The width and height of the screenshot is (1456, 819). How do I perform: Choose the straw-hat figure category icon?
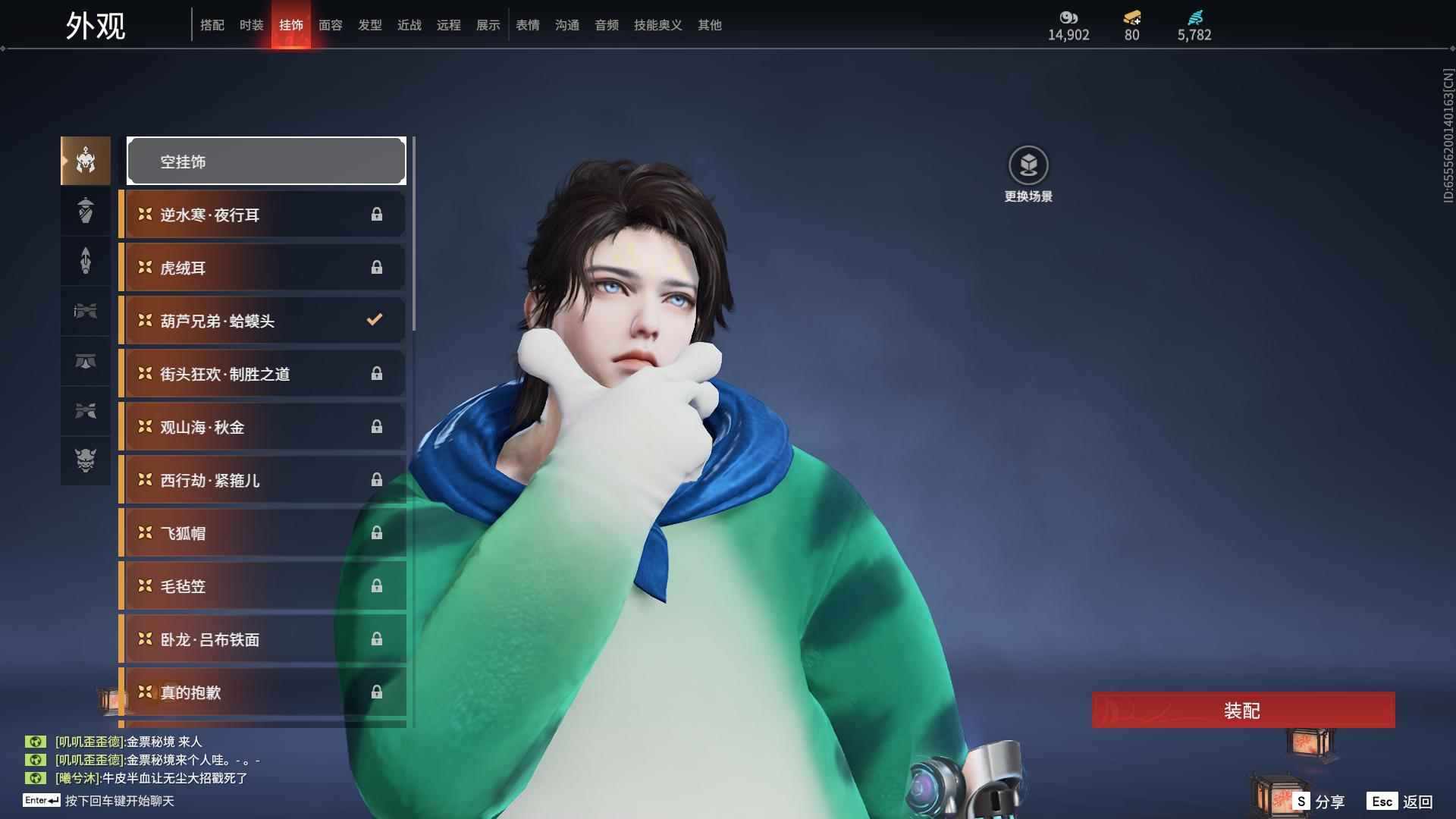[x=86, y=211]
